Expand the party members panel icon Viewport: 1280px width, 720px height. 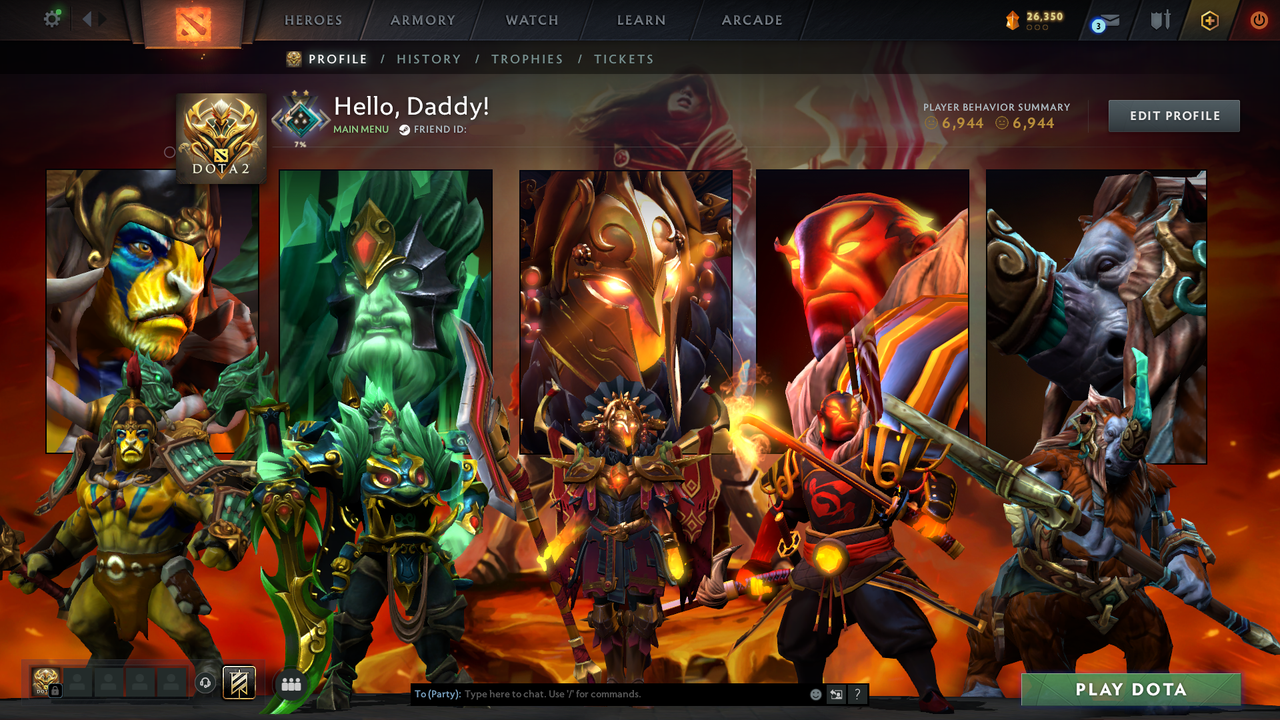(290, 685)
